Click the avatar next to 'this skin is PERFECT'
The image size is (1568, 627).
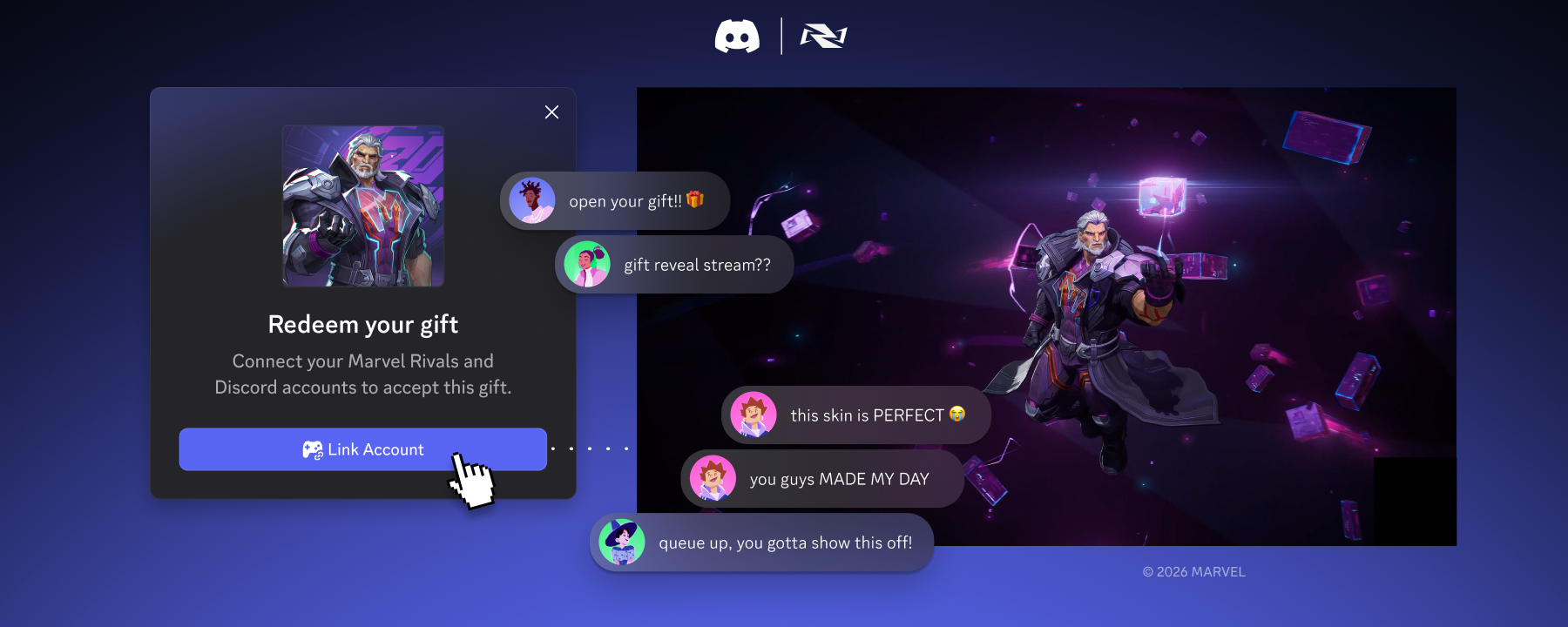754,415
